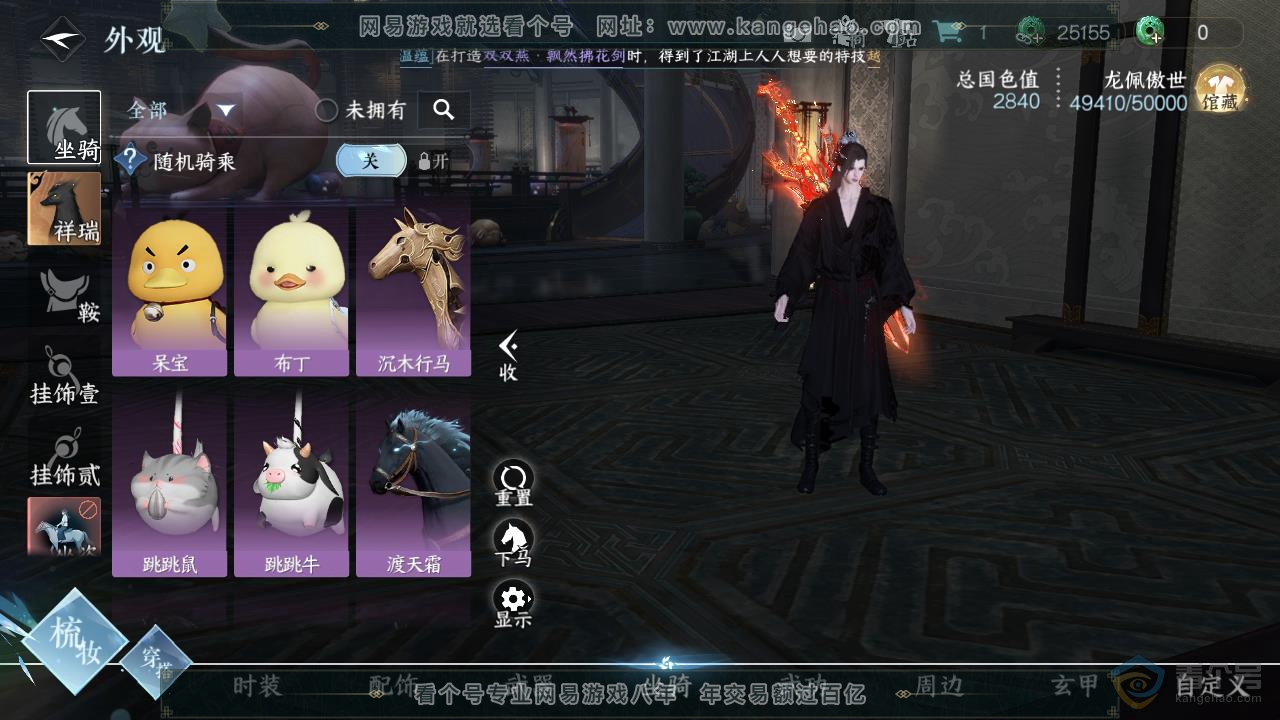Open the mount search magnifier
Viewport: 1280px width, 720px height.
pyautogui.click(x=444, y=110)
